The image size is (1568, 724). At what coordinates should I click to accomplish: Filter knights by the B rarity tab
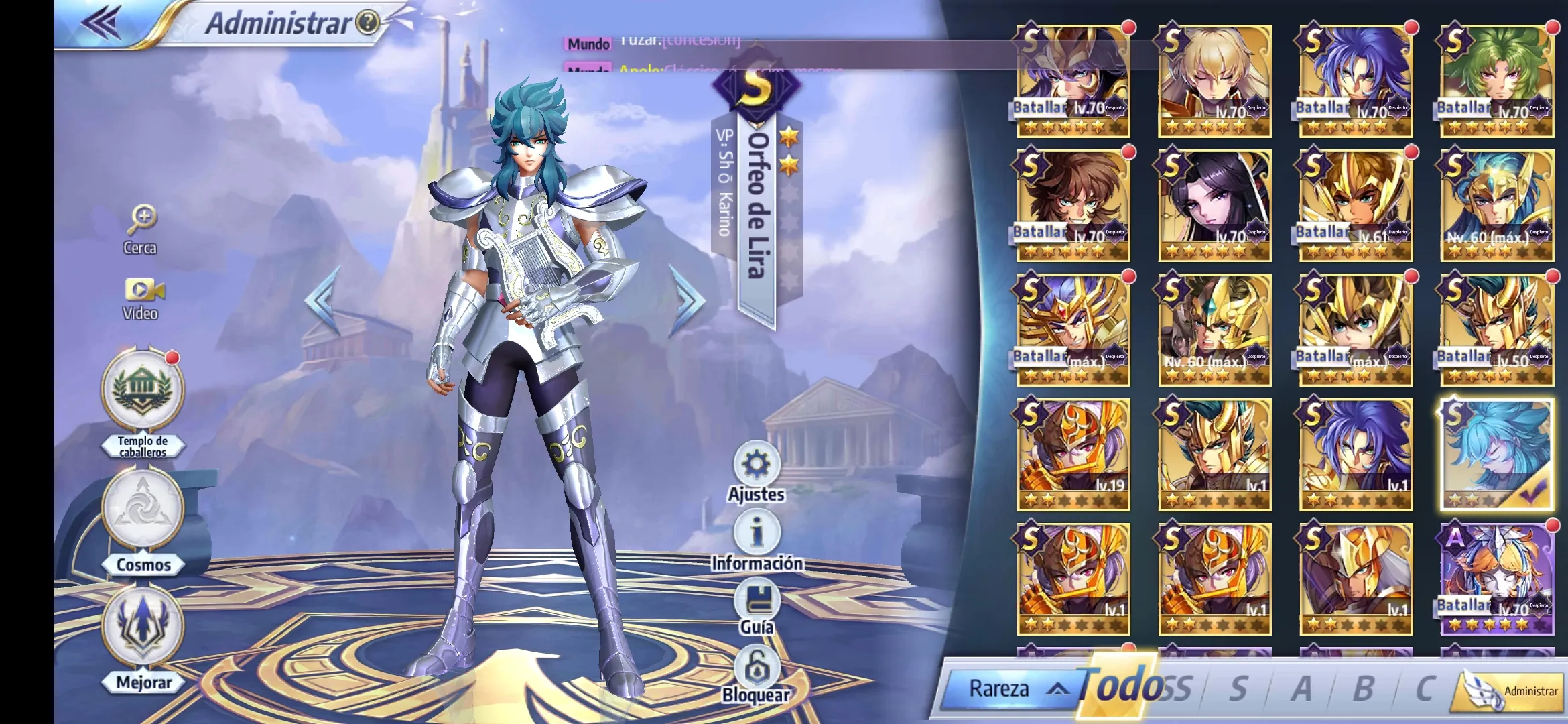click(1363, 688)
